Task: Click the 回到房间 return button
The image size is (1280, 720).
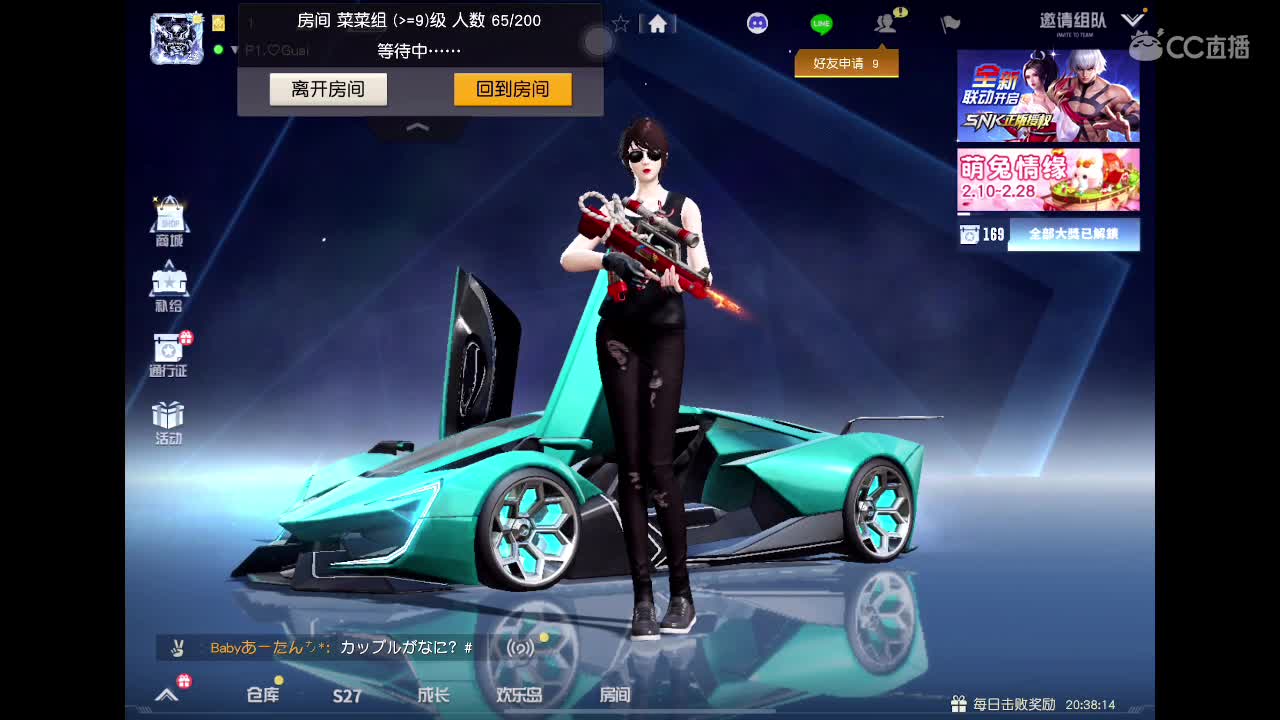Action: (513, 89)
